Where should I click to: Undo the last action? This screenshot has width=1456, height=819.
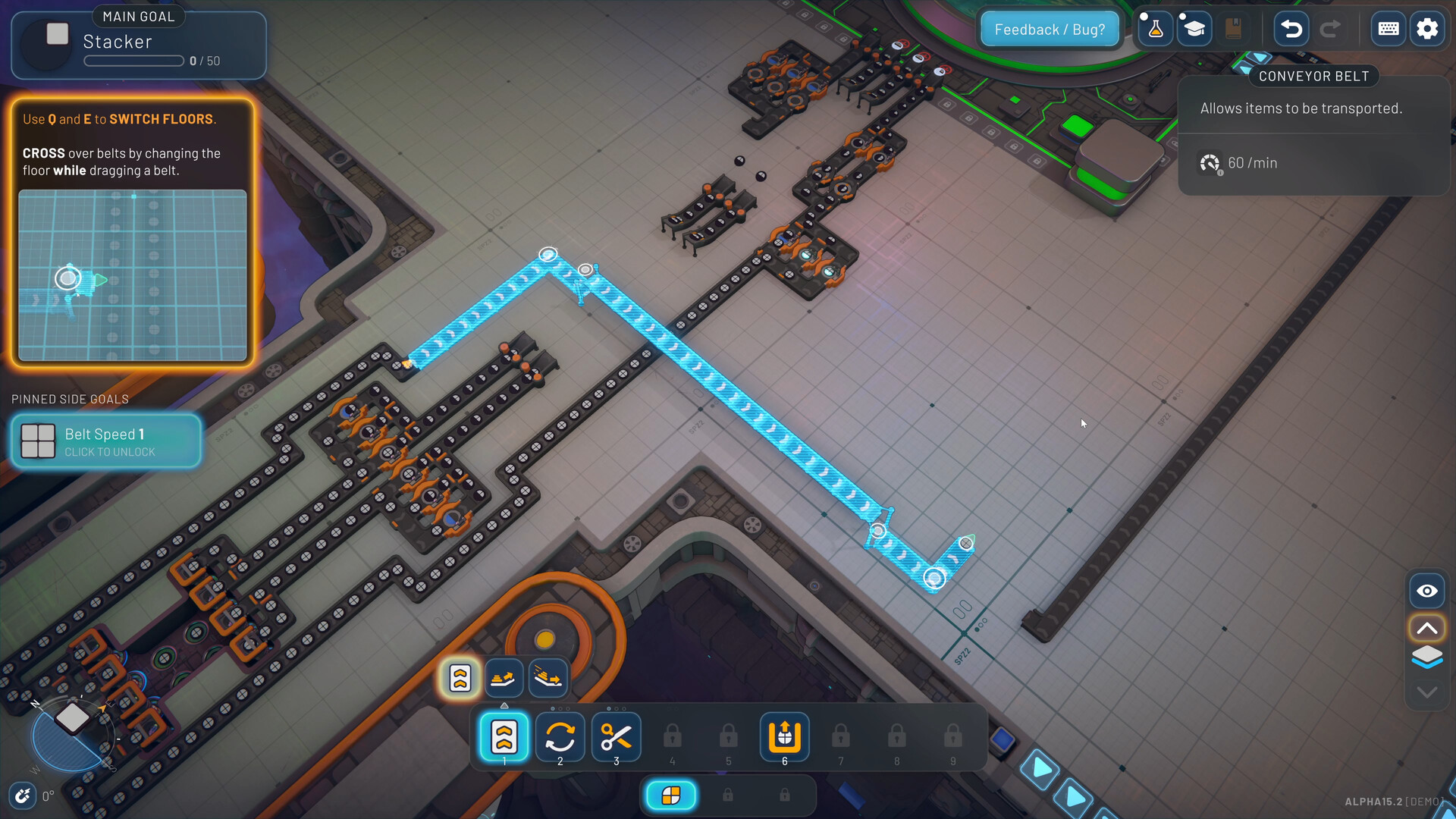coord(1290,28)
